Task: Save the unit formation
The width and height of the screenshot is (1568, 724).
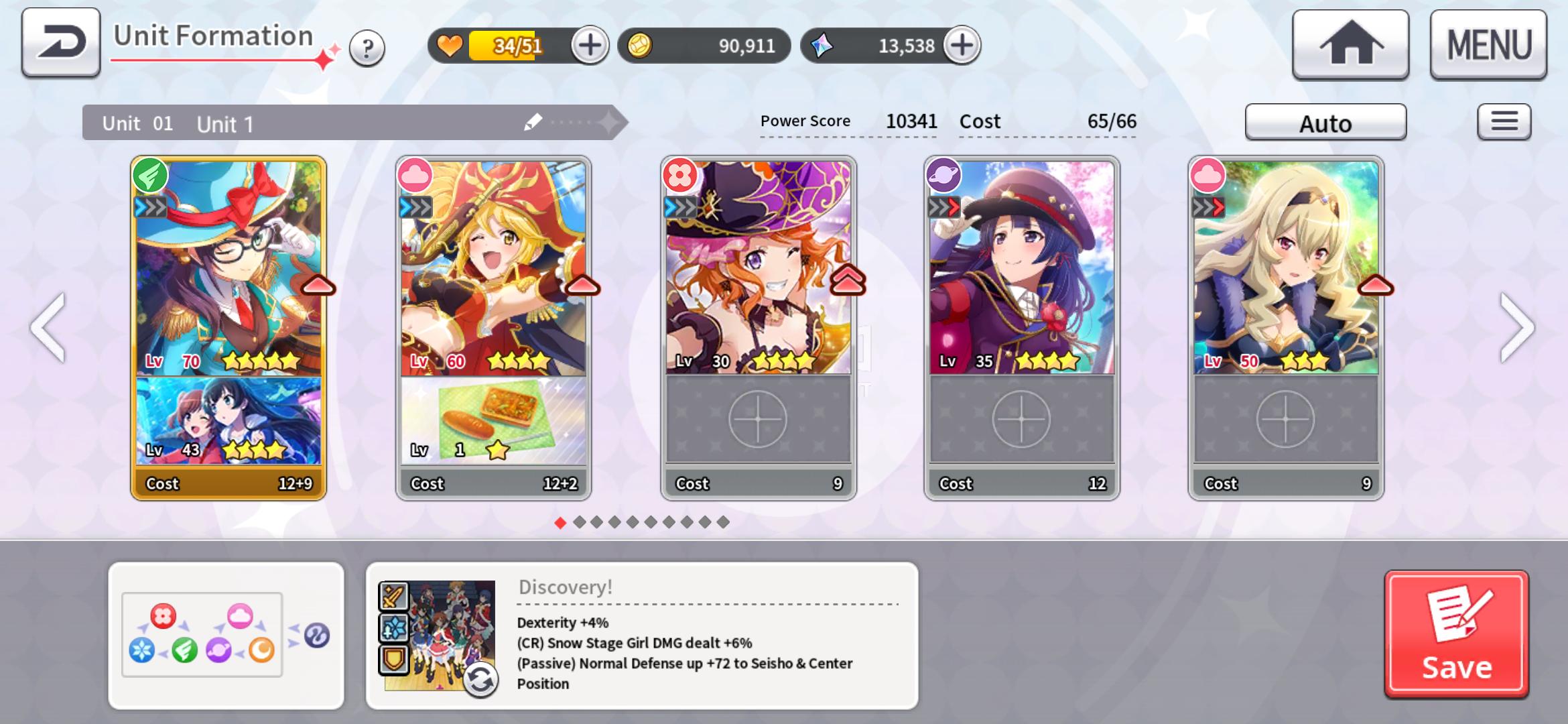Action: tap(1456, 634)
